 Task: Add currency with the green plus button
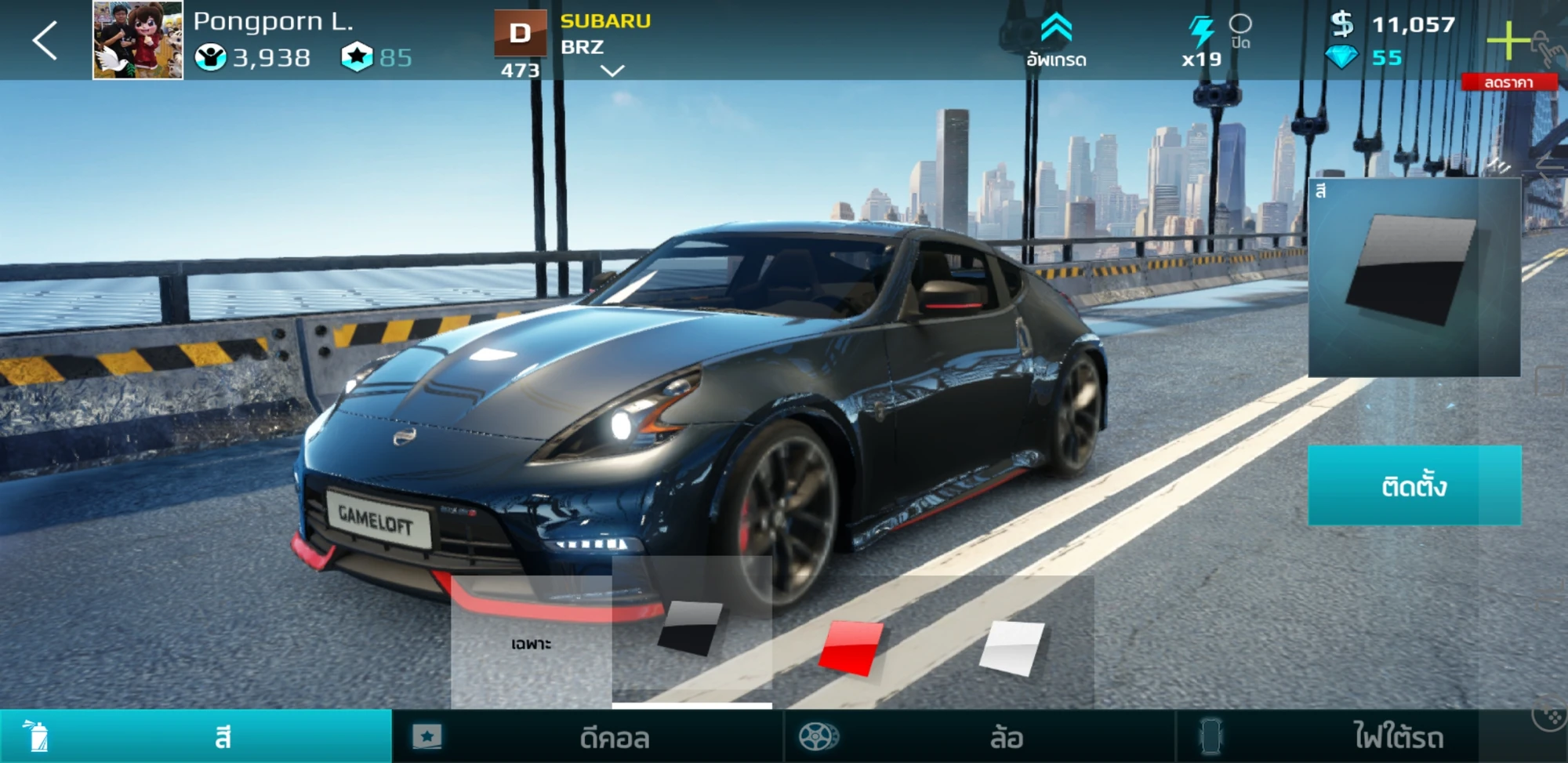(x=1508, y=40)
